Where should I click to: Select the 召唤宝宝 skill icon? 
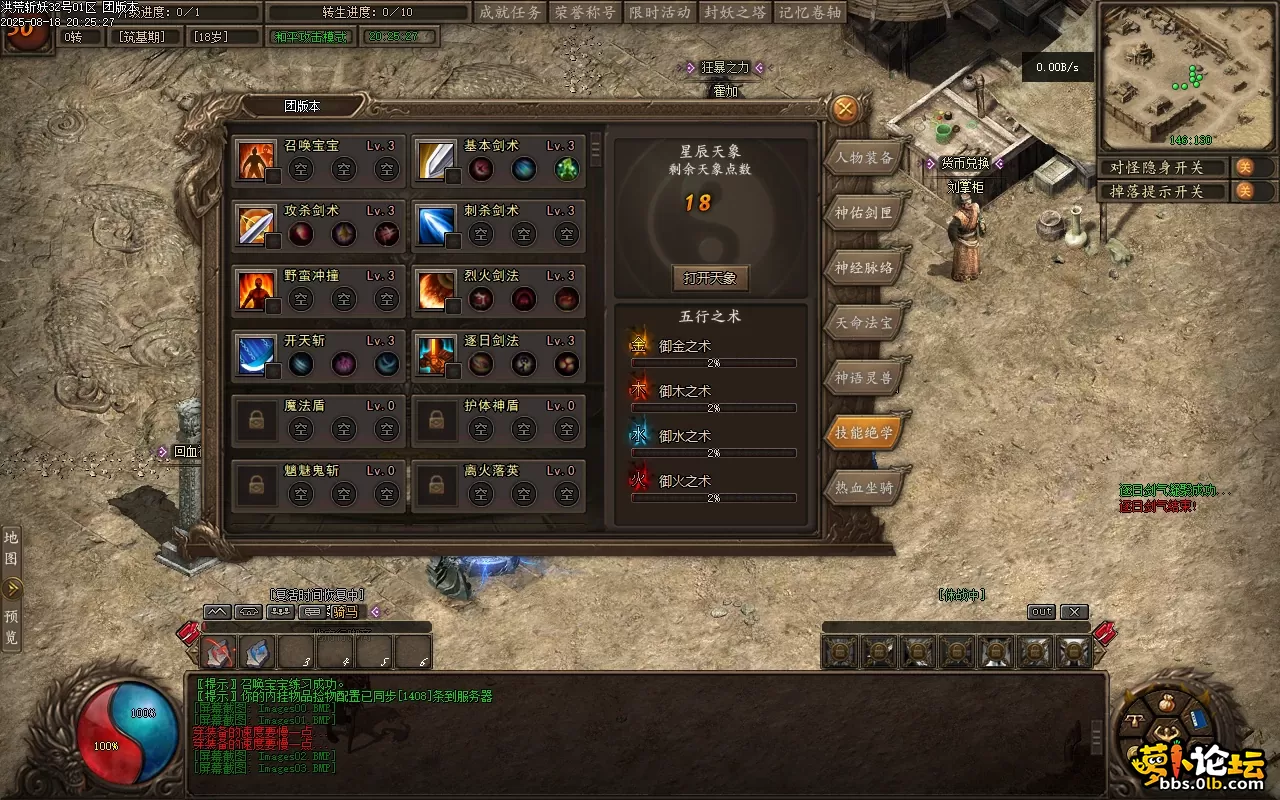256,160
